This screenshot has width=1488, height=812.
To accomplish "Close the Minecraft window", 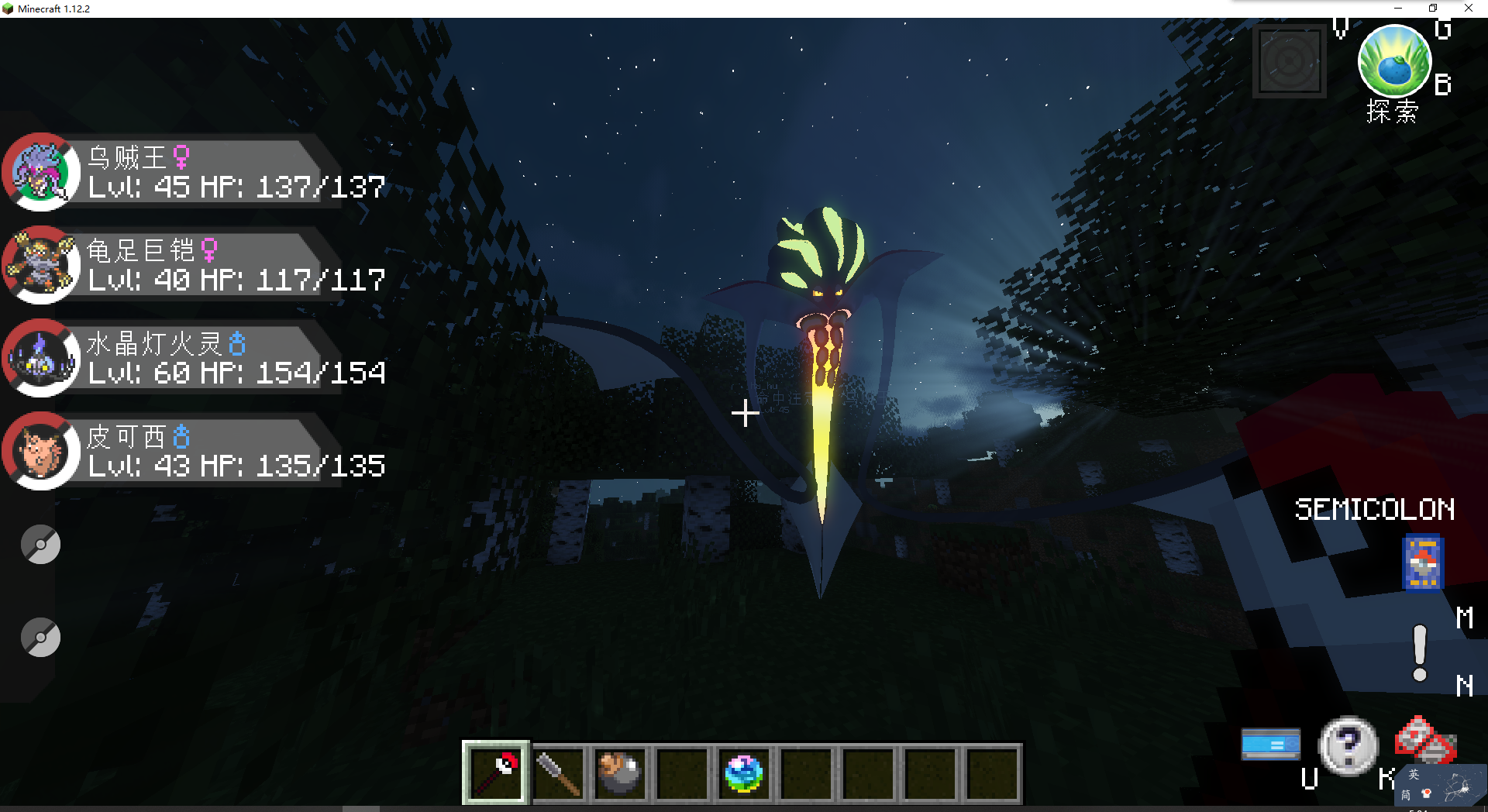I will (x=1468, y=9).
